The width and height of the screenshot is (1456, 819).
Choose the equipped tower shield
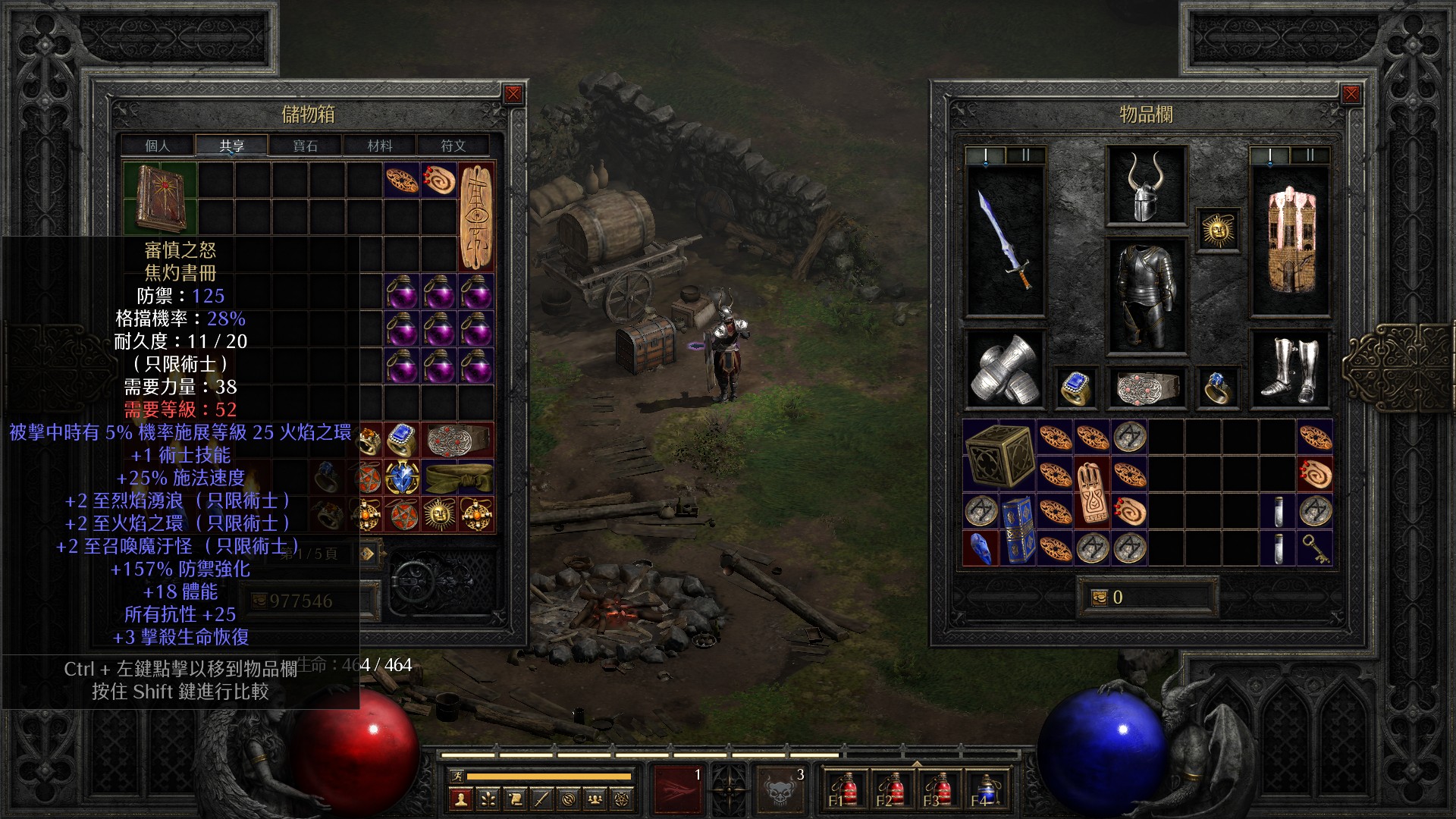point(1289,240)
